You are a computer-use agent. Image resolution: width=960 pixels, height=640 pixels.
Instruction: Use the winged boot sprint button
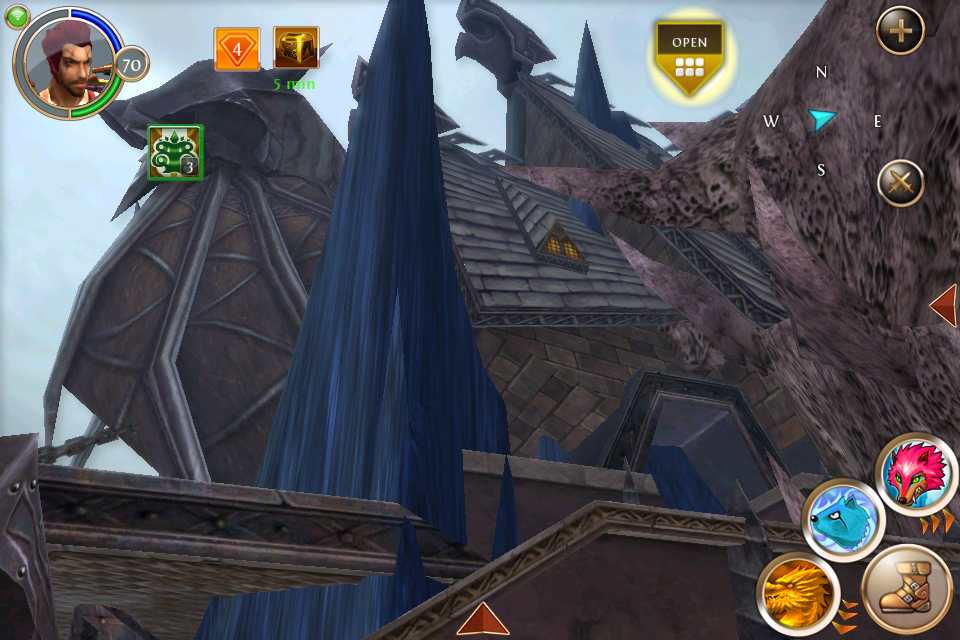tap(906, 590)
